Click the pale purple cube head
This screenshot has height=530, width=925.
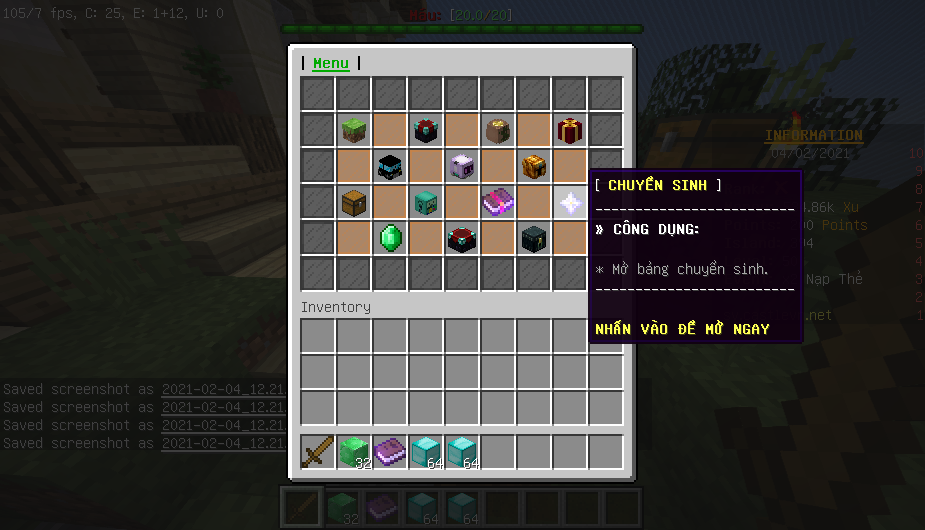[x=462, y=166]
